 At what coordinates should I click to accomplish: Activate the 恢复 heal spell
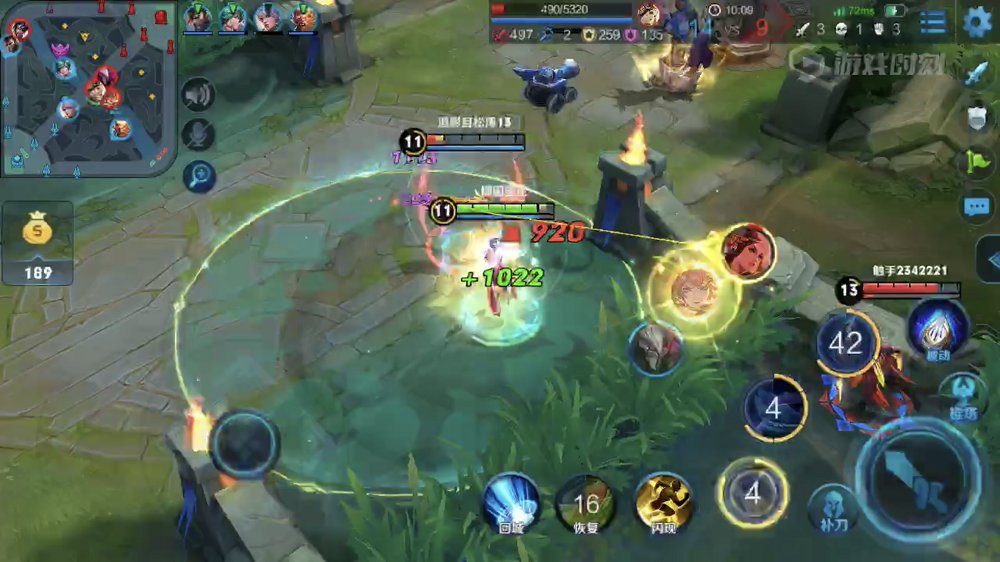[586, 501]
